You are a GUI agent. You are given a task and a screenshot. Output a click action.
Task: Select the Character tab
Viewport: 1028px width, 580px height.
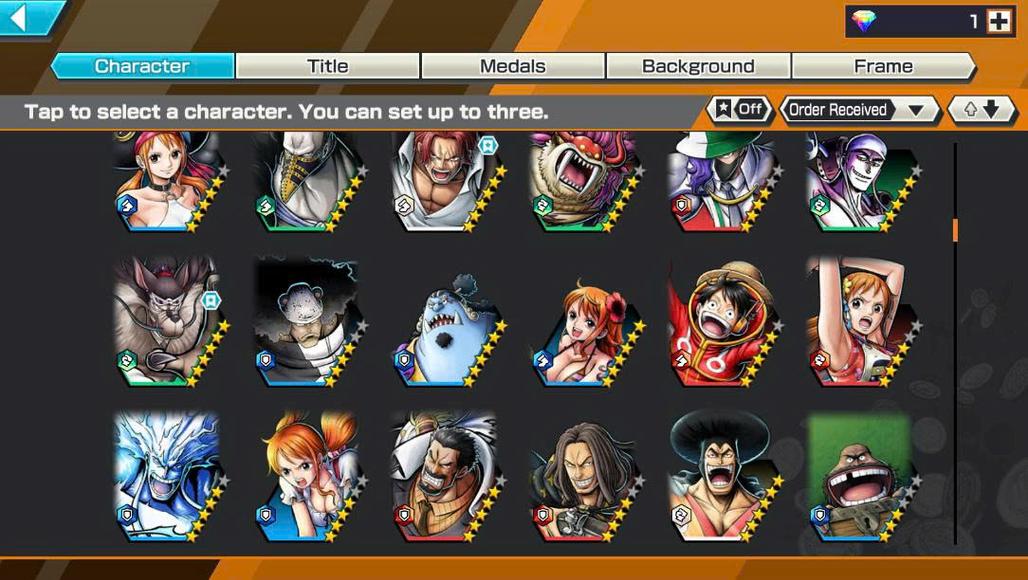pyautogui.click(x=142, y=66)
